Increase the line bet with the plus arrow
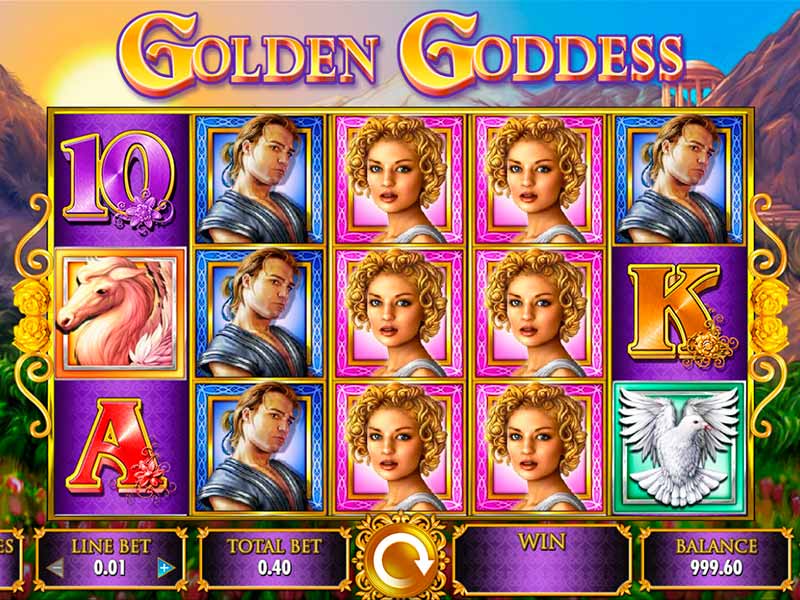This screenshot has height=600, width=800. 166,568
